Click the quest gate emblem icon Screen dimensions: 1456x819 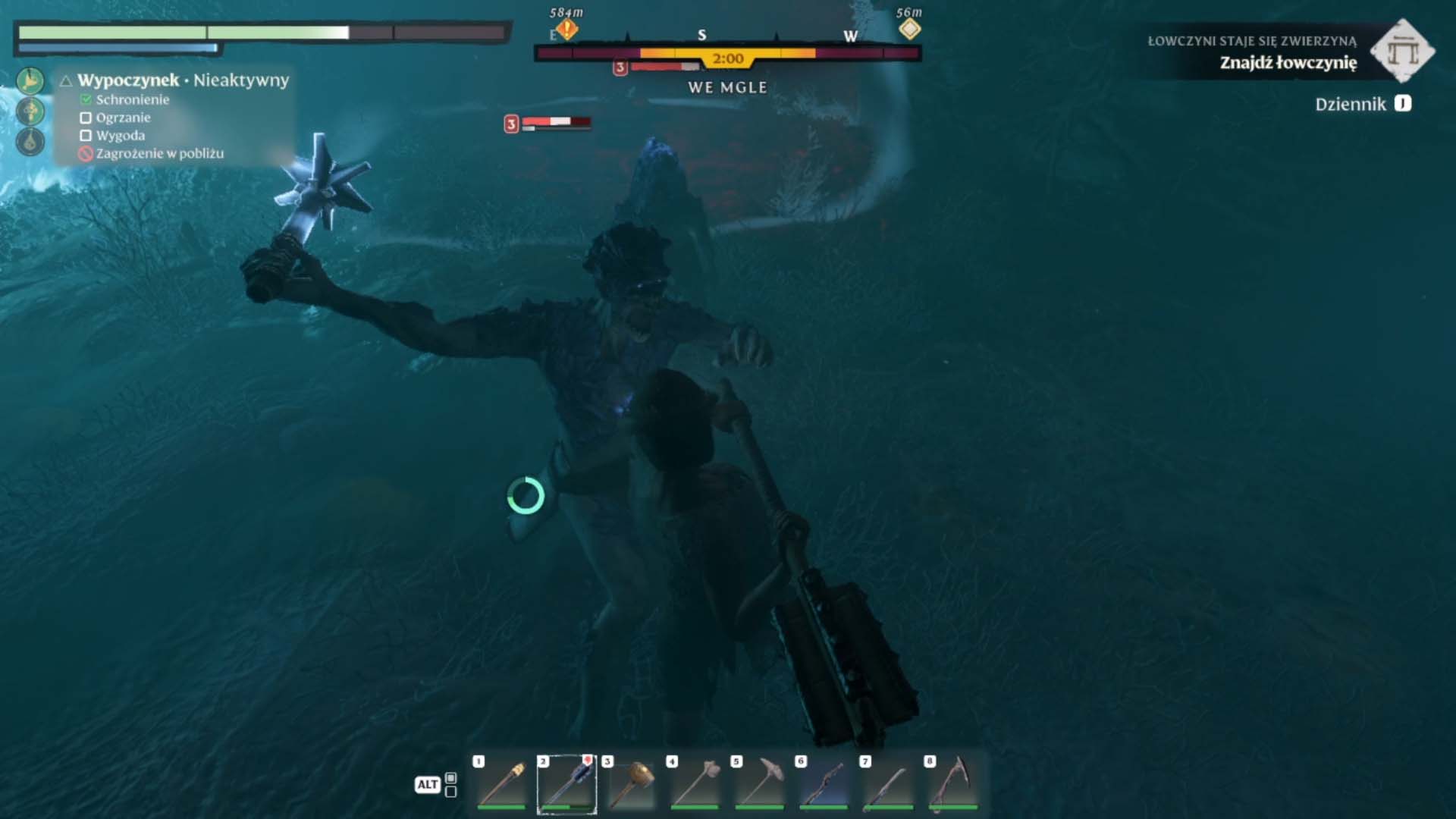click(x=1402, y=51)
